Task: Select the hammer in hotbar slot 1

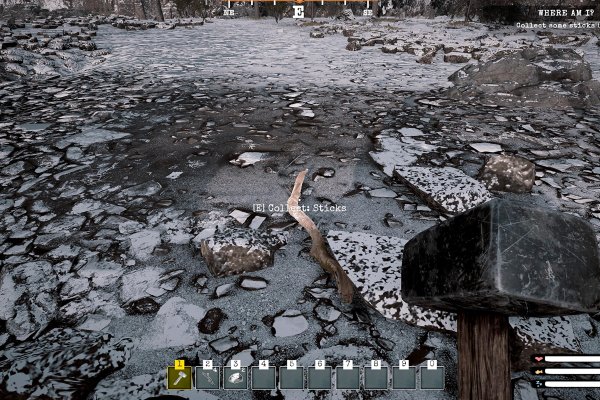Action: (x=179, y=377)
